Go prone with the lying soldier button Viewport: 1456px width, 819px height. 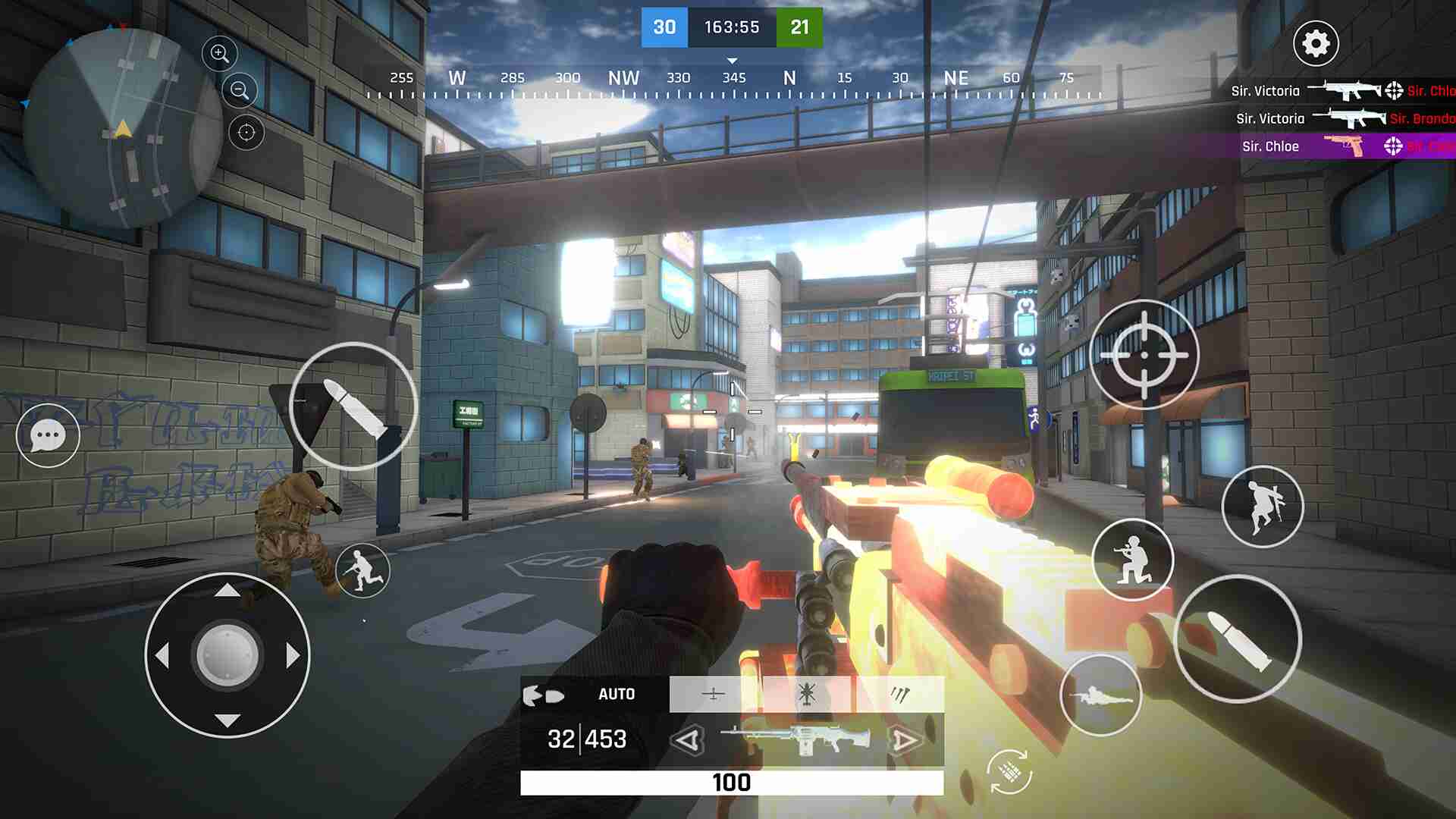(x=1100, y=695)
